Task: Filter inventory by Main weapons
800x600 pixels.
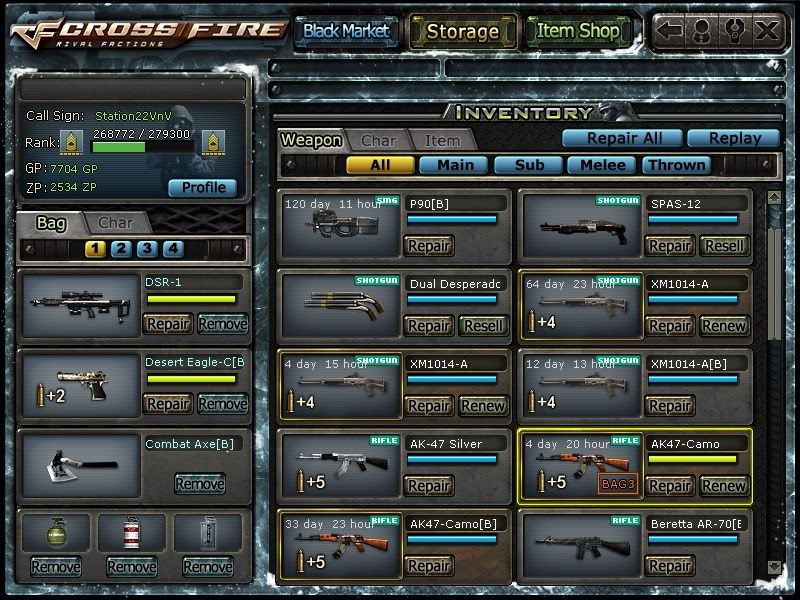Action: pos(454,165)
